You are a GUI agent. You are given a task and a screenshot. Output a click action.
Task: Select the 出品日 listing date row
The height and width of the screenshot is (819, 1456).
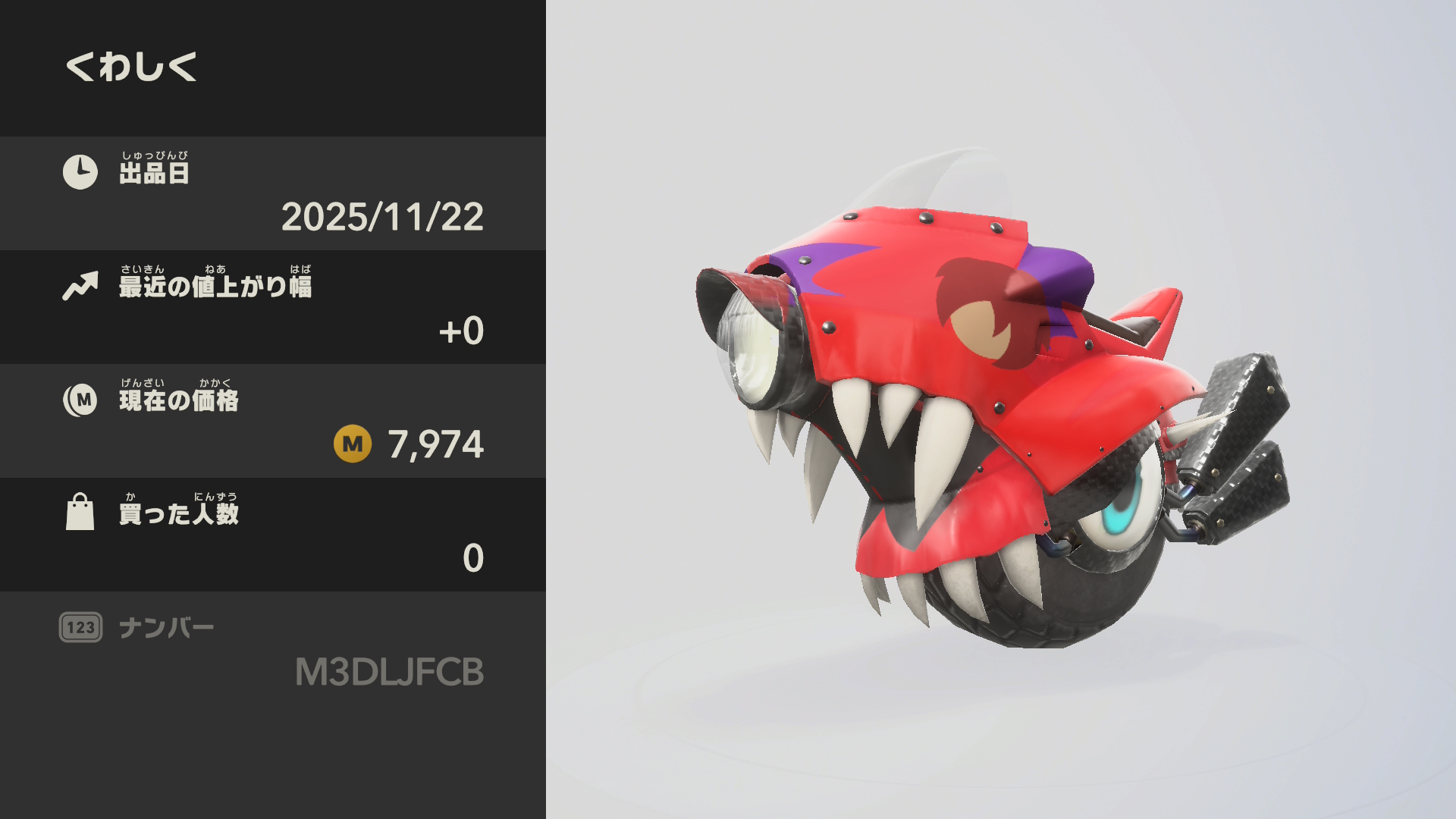273,193
